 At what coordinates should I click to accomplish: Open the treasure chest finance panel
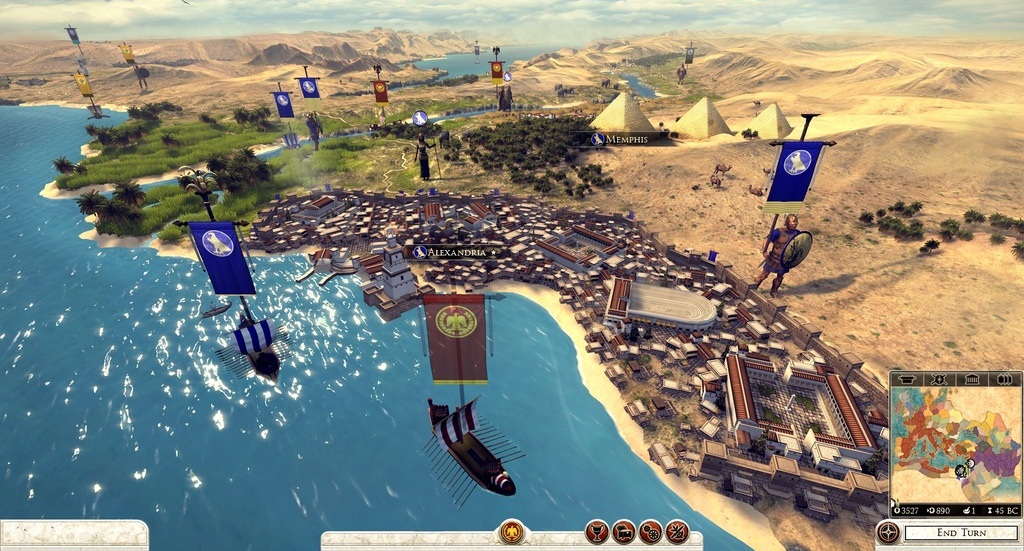coord(623,532)
